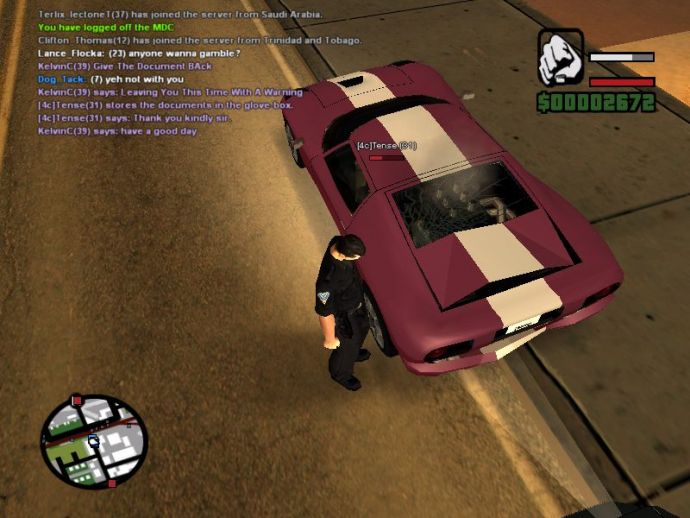Click the fist weapon icon
The image size is (690, 518).
(x=560, y=58)
